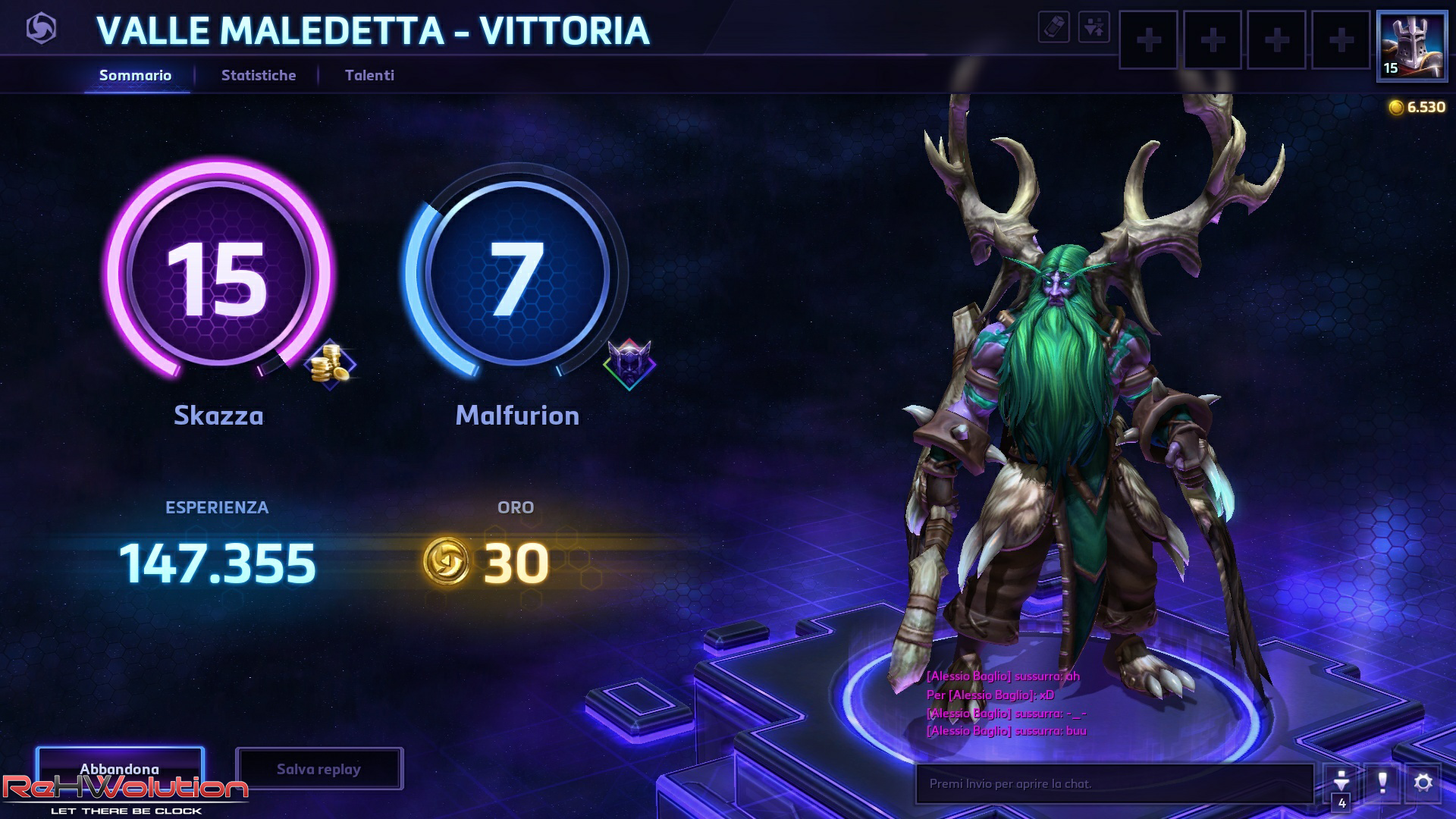Click the exclamation mark alert button

click(1382, 782)
